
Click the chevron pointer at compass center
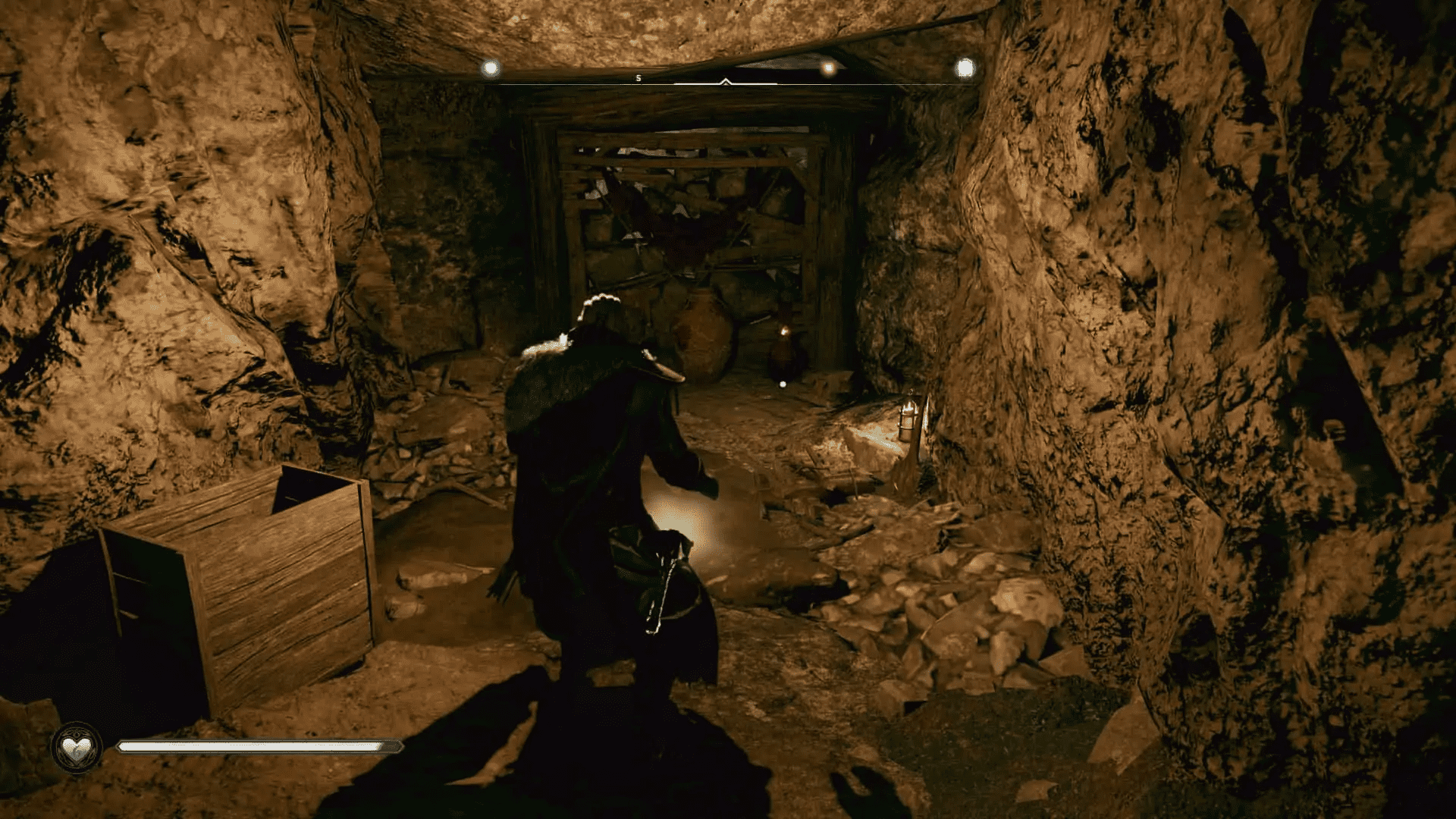(726, 80)
